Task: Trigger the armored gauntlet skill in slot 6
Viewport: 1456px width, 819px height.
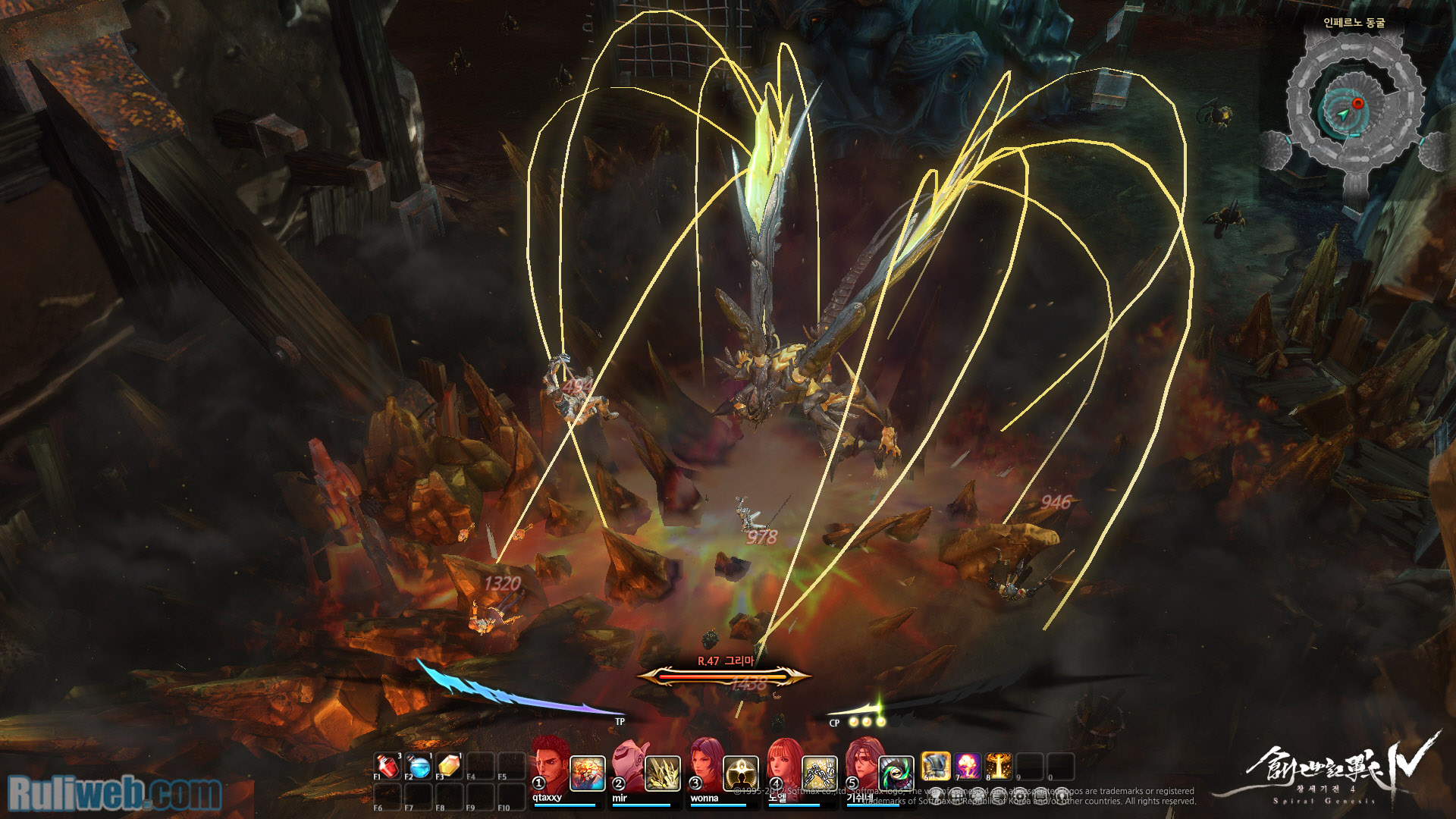Action: pos(936,767)
